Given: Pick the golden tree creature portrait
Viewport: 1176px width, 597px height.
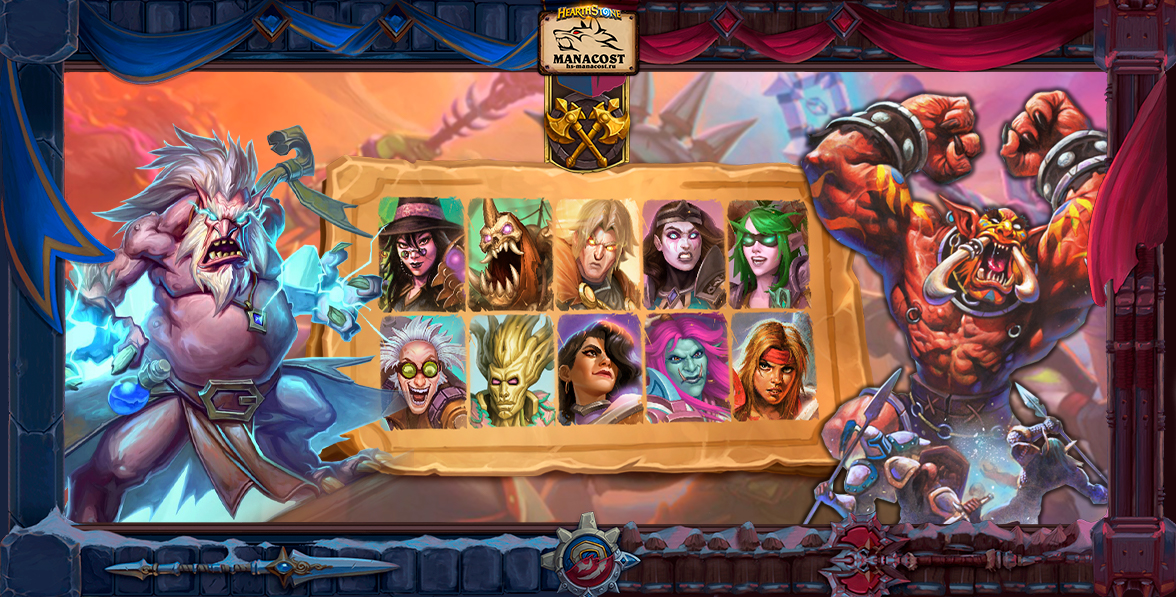Looking at the screenshot, I should [511, 371].
